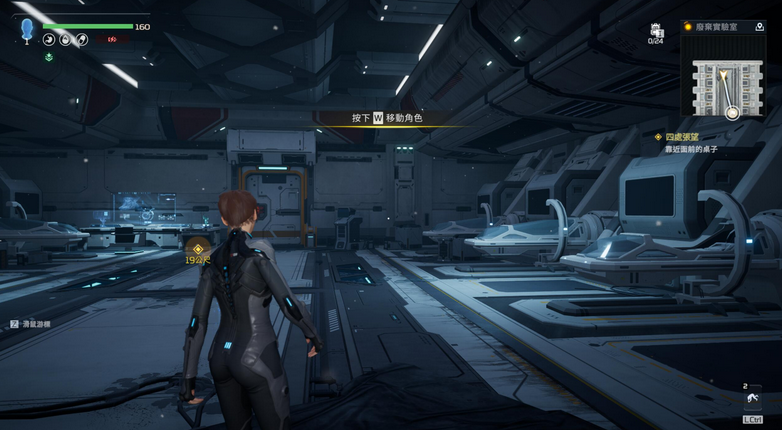The image size is (782, 430).
Task: Click the stomach hunger status icon
Action: (48, 40)
